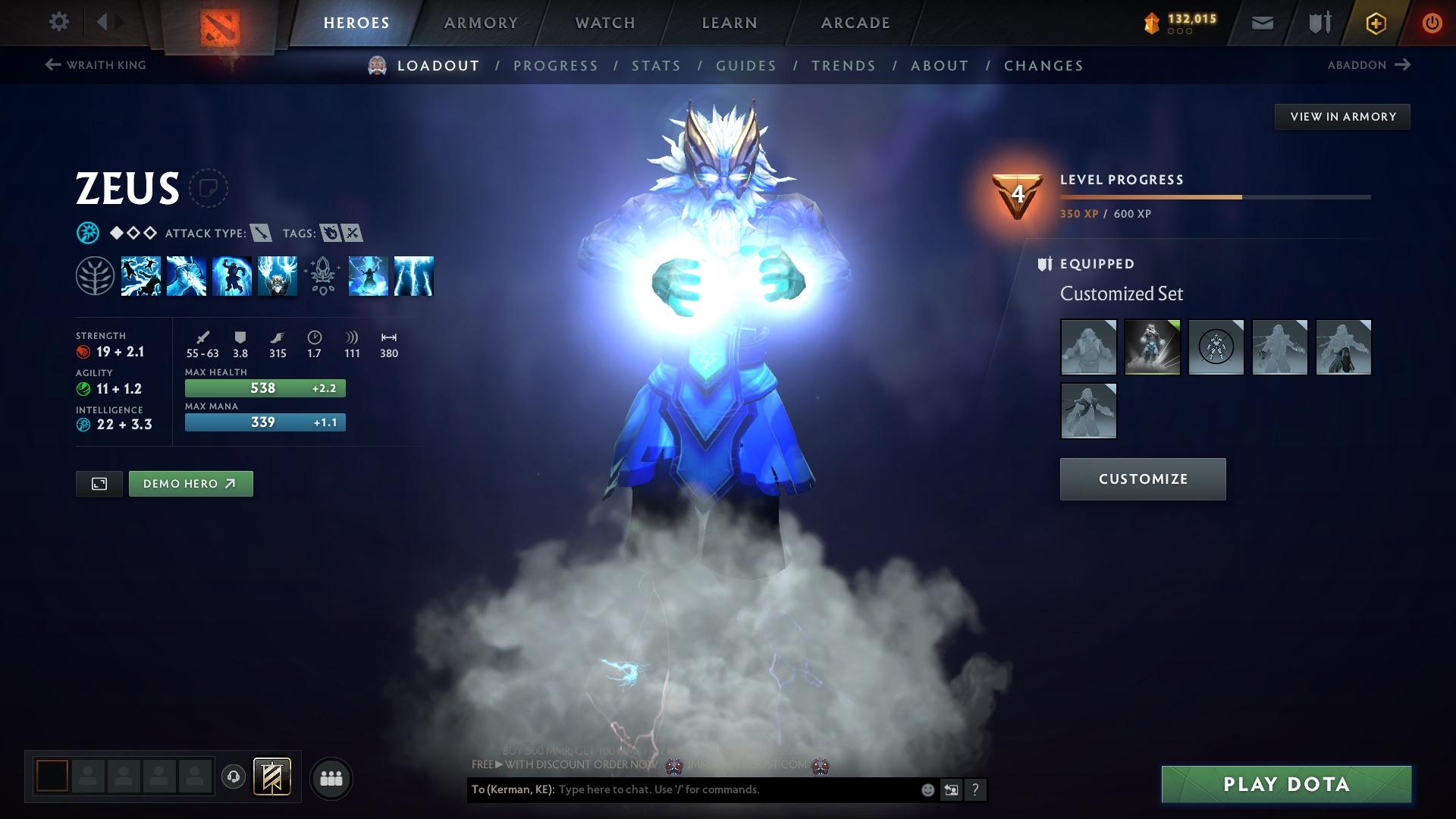Open the messages envelope icon in the top bar
The image size is (1456, 819).
(x=1261, y=22)
